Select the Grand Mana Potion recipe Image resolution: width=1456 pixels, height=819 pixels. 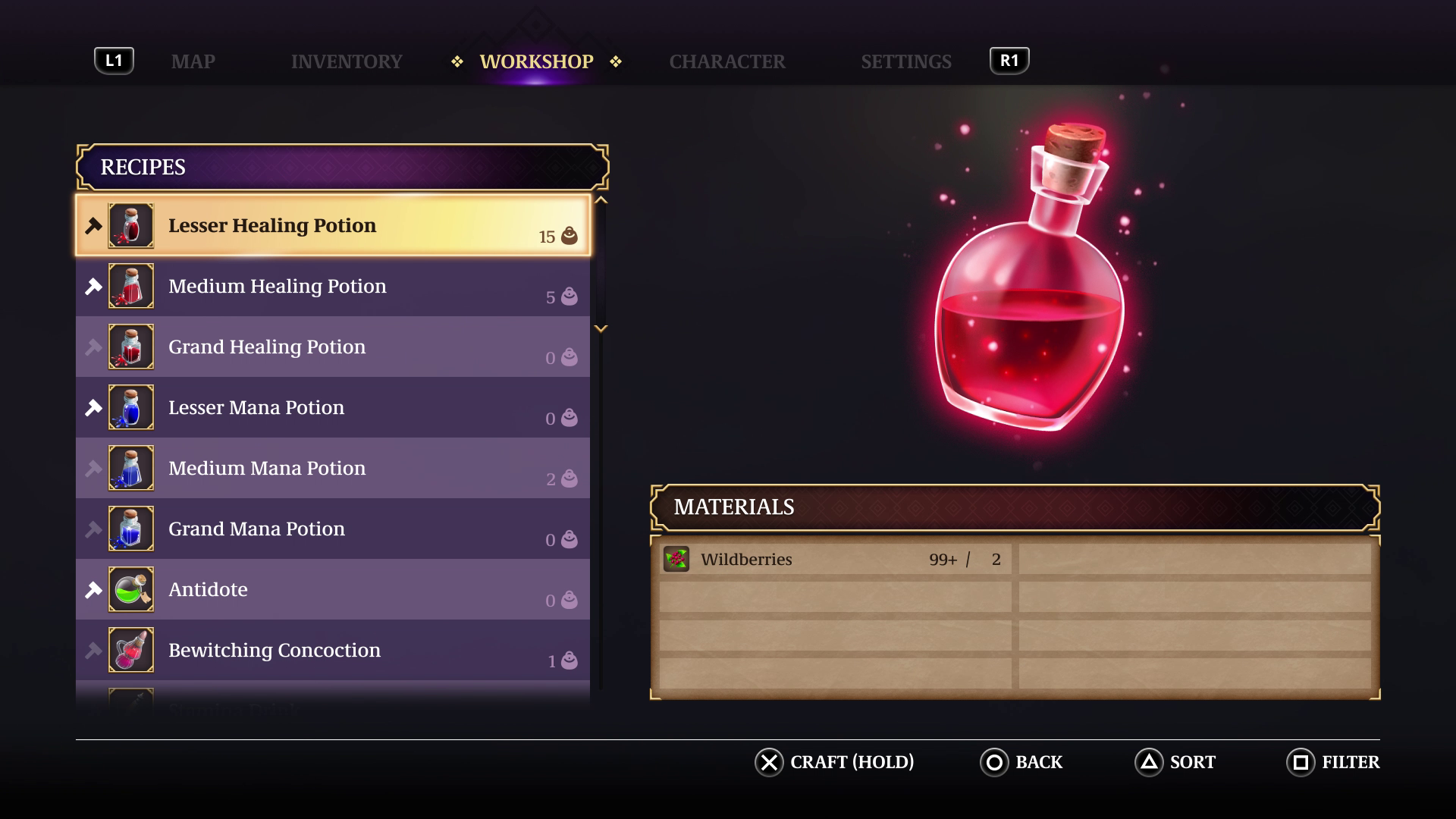click(x=334, y=529)
